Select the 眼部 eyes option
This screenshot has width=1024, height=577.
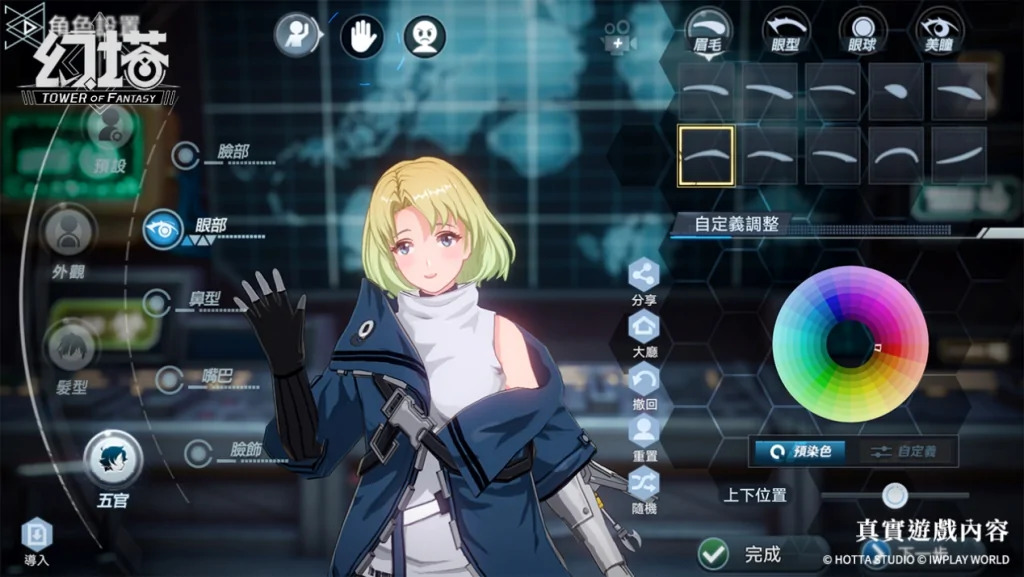click(x=163, y=229)
